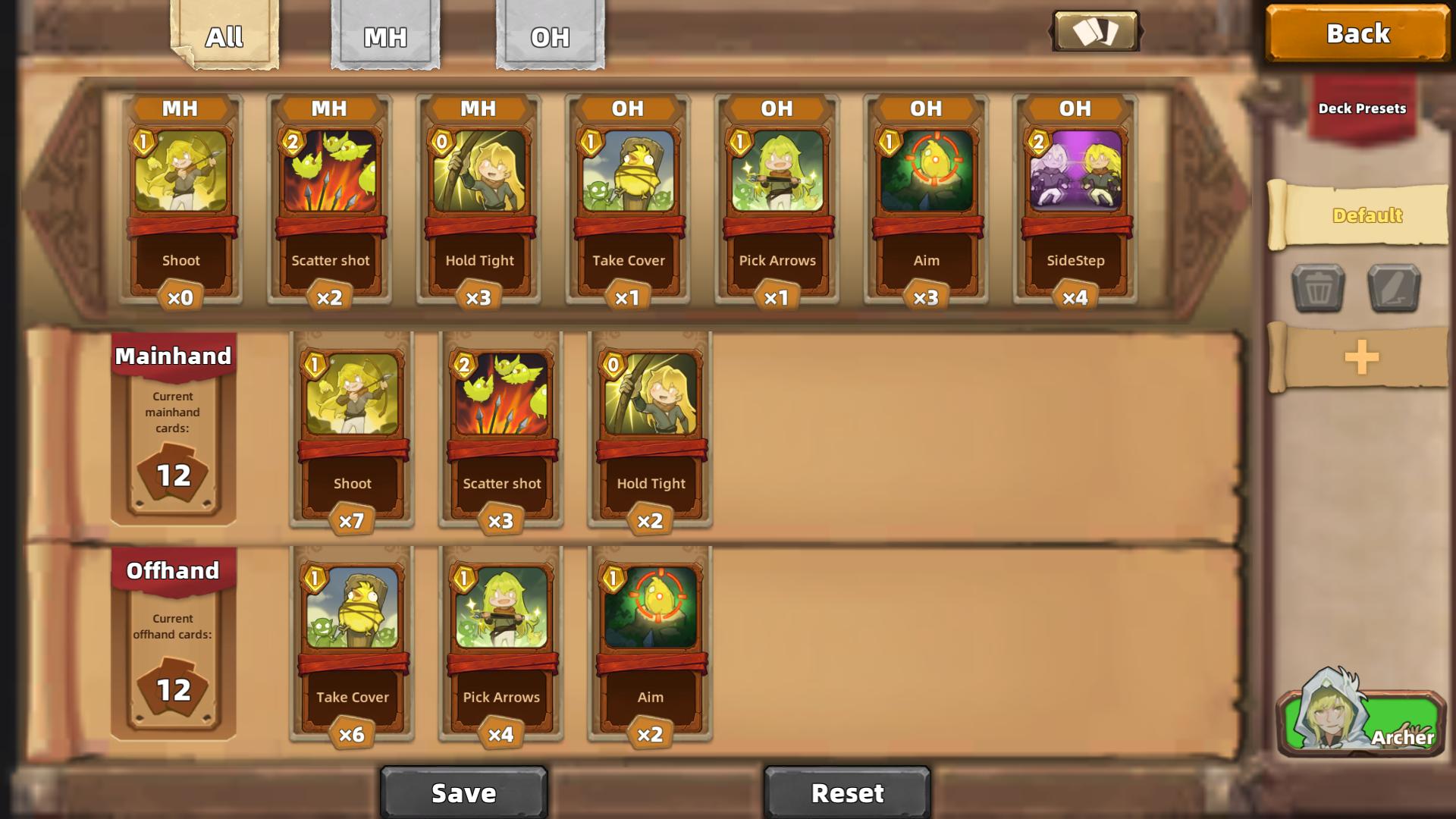Switch to the MH tab

tap(385, 34)
